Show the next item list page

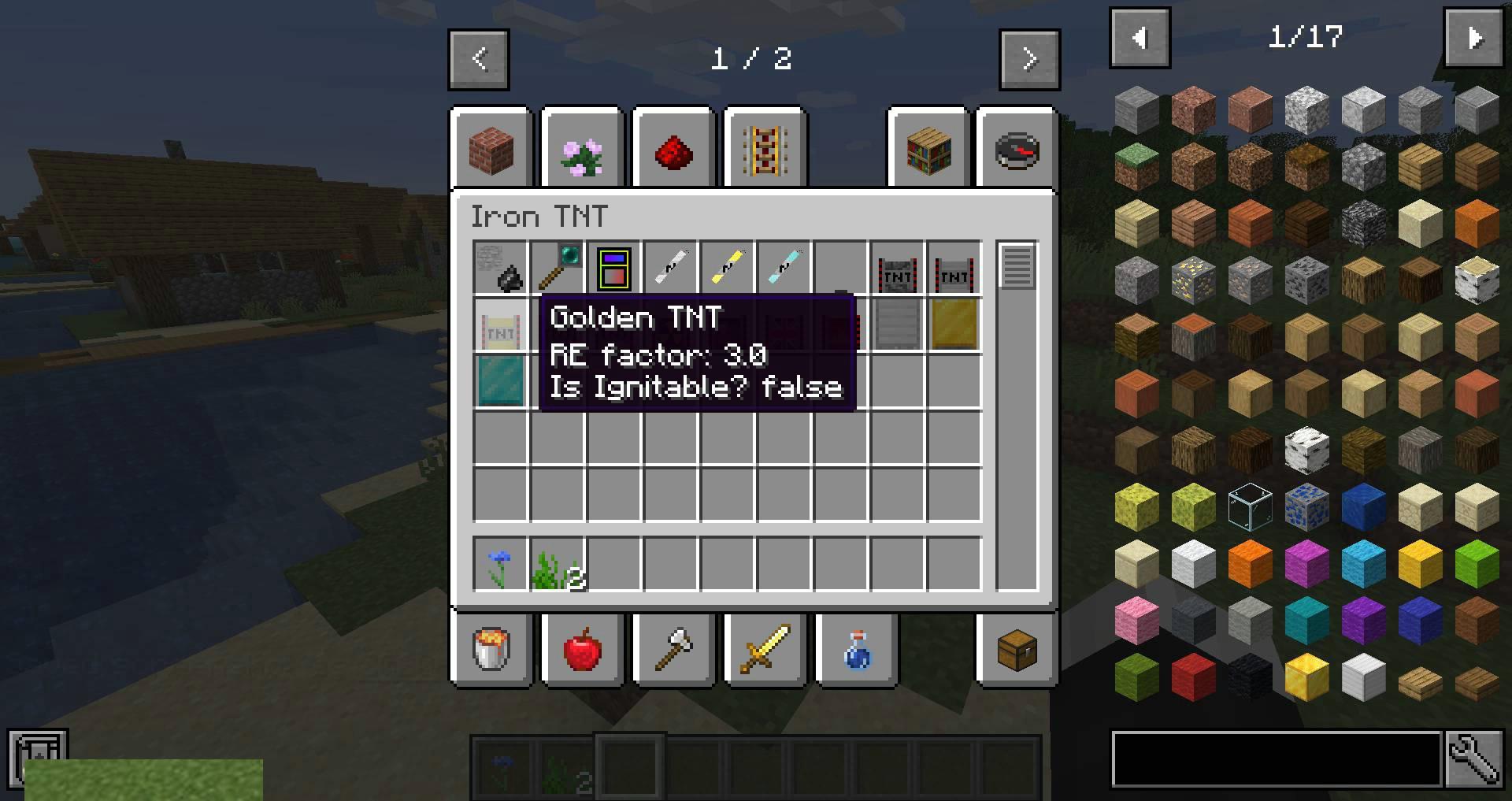1474,38
